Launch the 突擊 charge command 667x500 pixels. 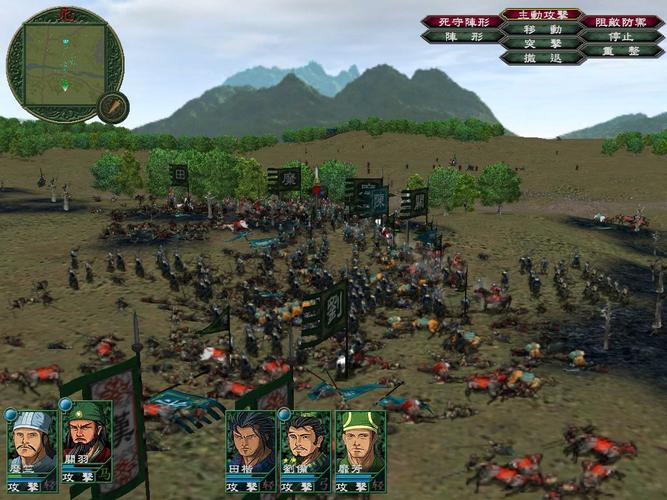[x=541, y=43]
